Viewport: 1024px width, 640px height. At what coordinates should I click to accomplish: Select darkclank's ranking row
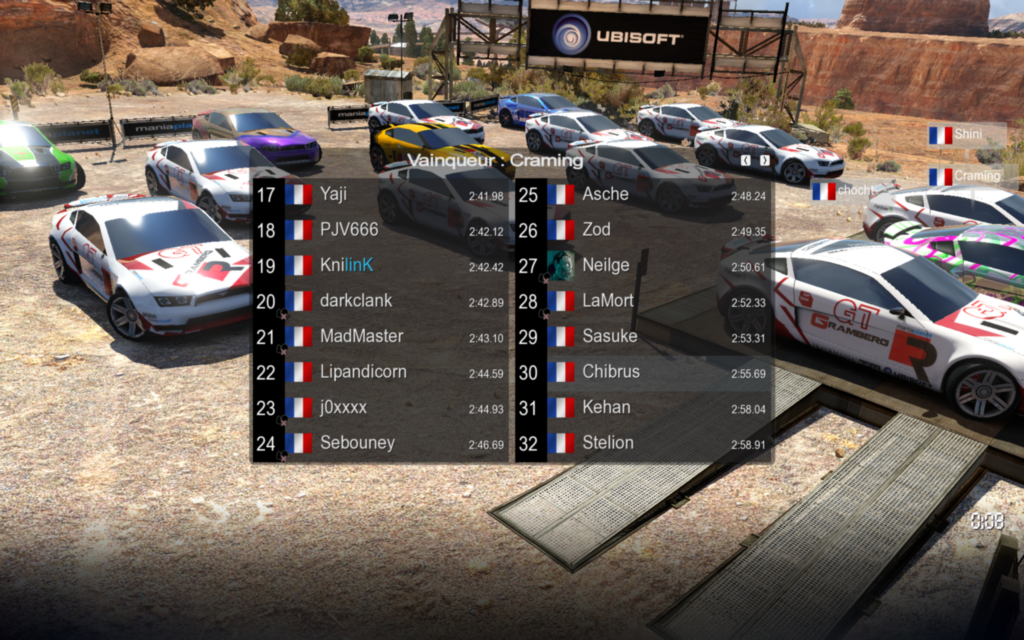381,301
